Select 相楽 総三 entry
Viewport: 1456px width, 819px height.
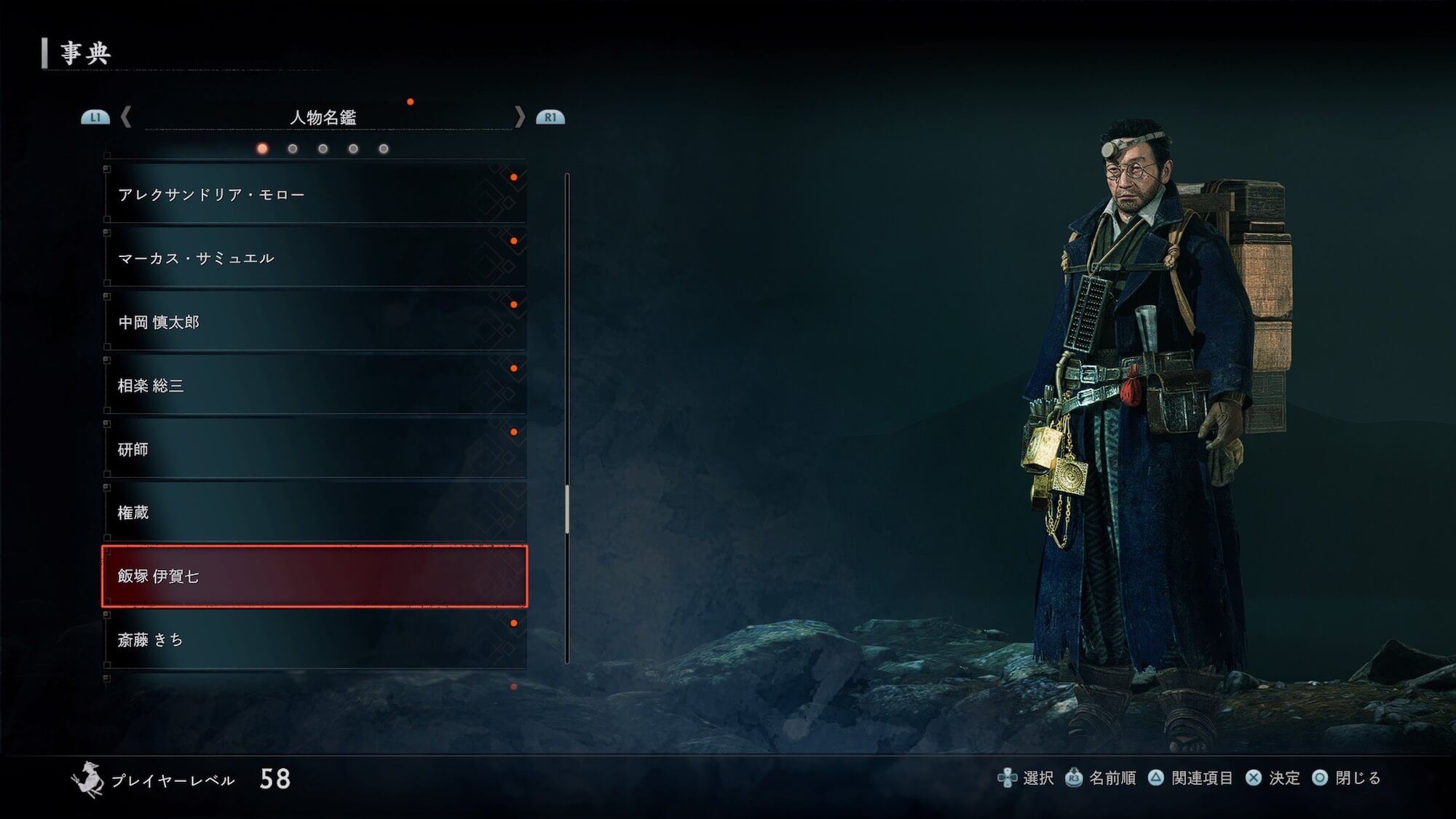coord(314,385)
